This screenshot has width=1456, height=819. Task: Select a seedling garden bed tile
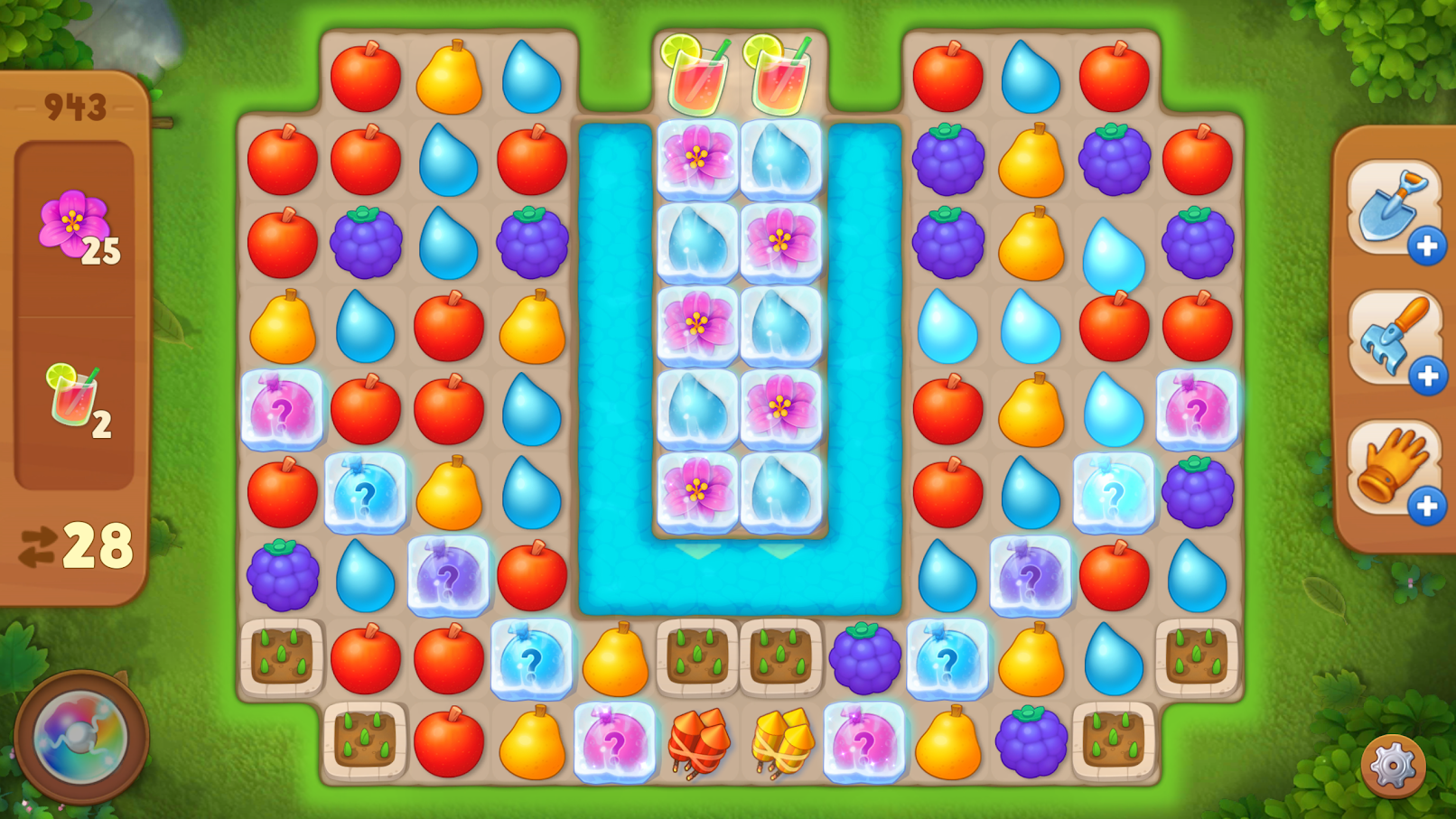click(x=282, y=659)
